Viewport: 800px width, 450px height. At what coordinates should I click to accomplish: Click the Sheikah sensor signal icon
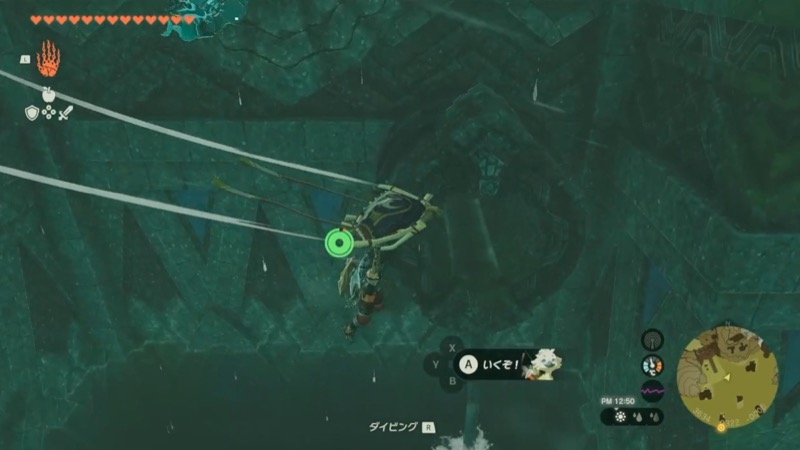point(652,340)
